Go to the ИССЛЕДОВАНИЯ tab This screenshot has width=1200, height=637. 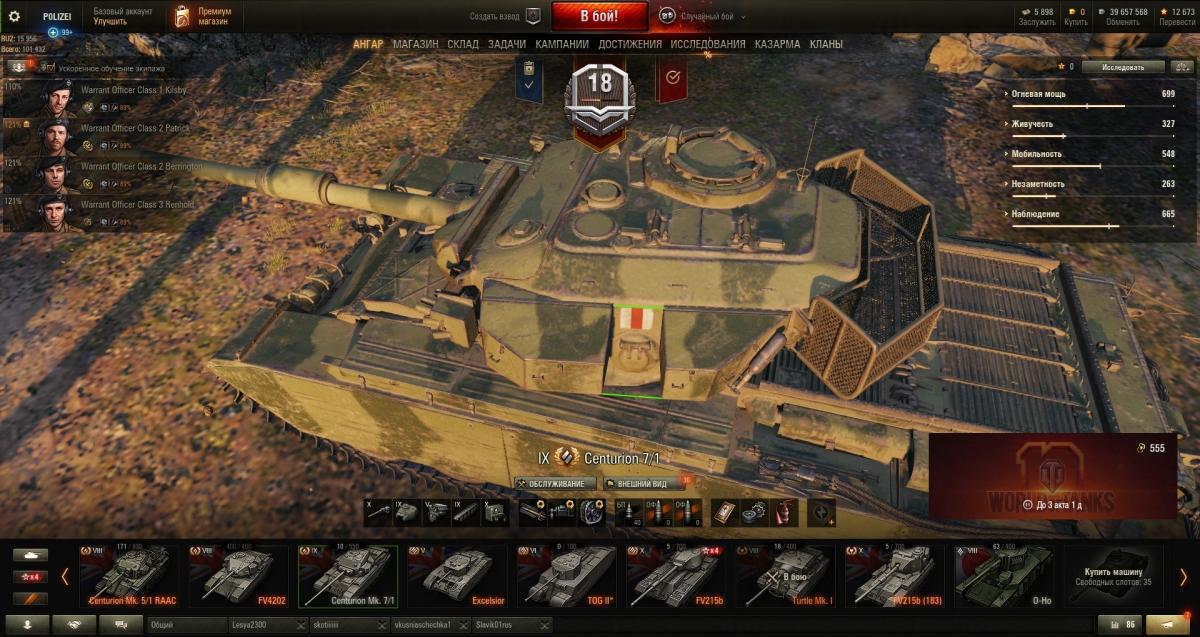(707, 44)
